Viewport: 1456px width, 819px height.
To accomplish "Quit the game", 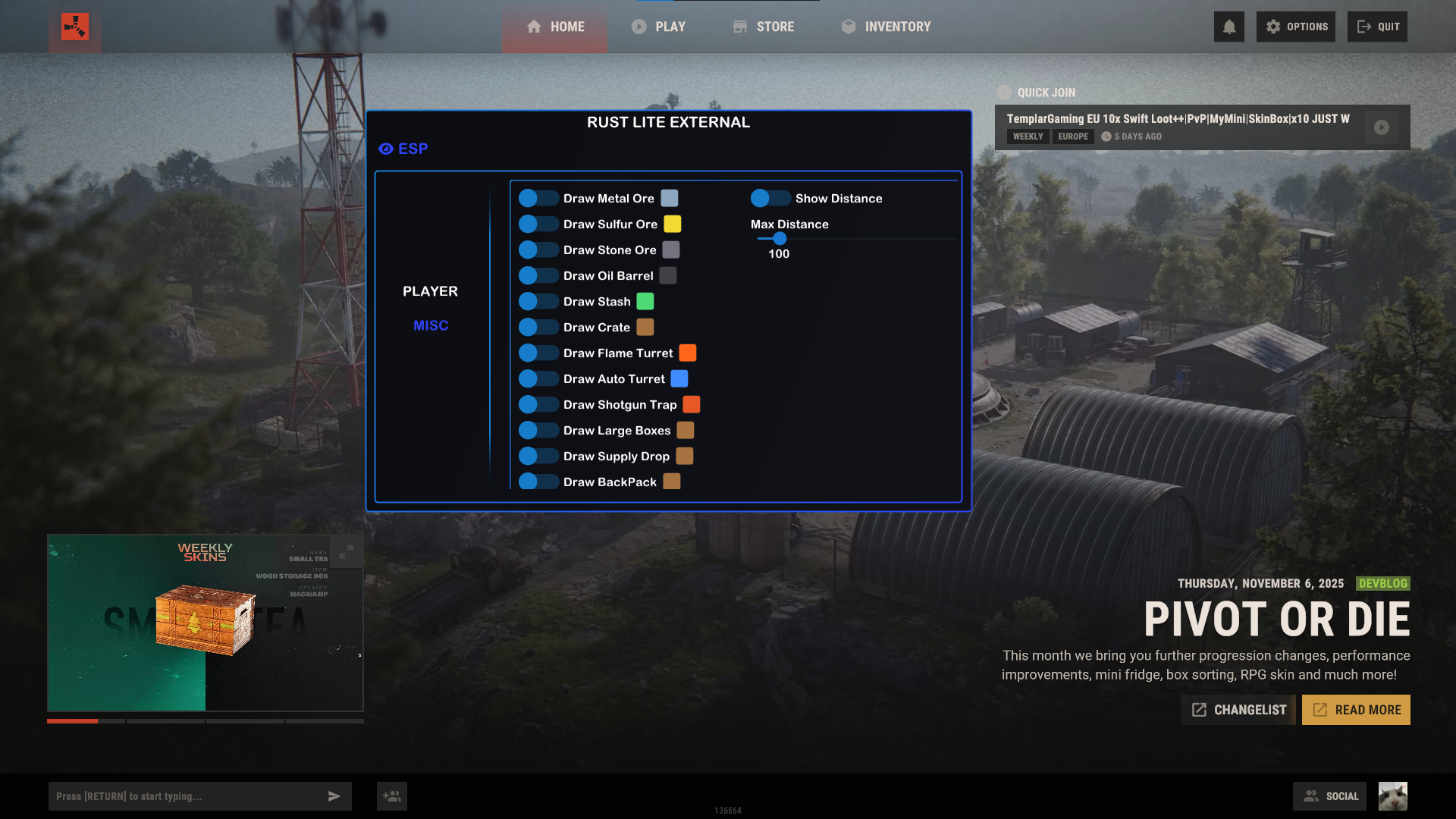I will tap(1377, 27).
